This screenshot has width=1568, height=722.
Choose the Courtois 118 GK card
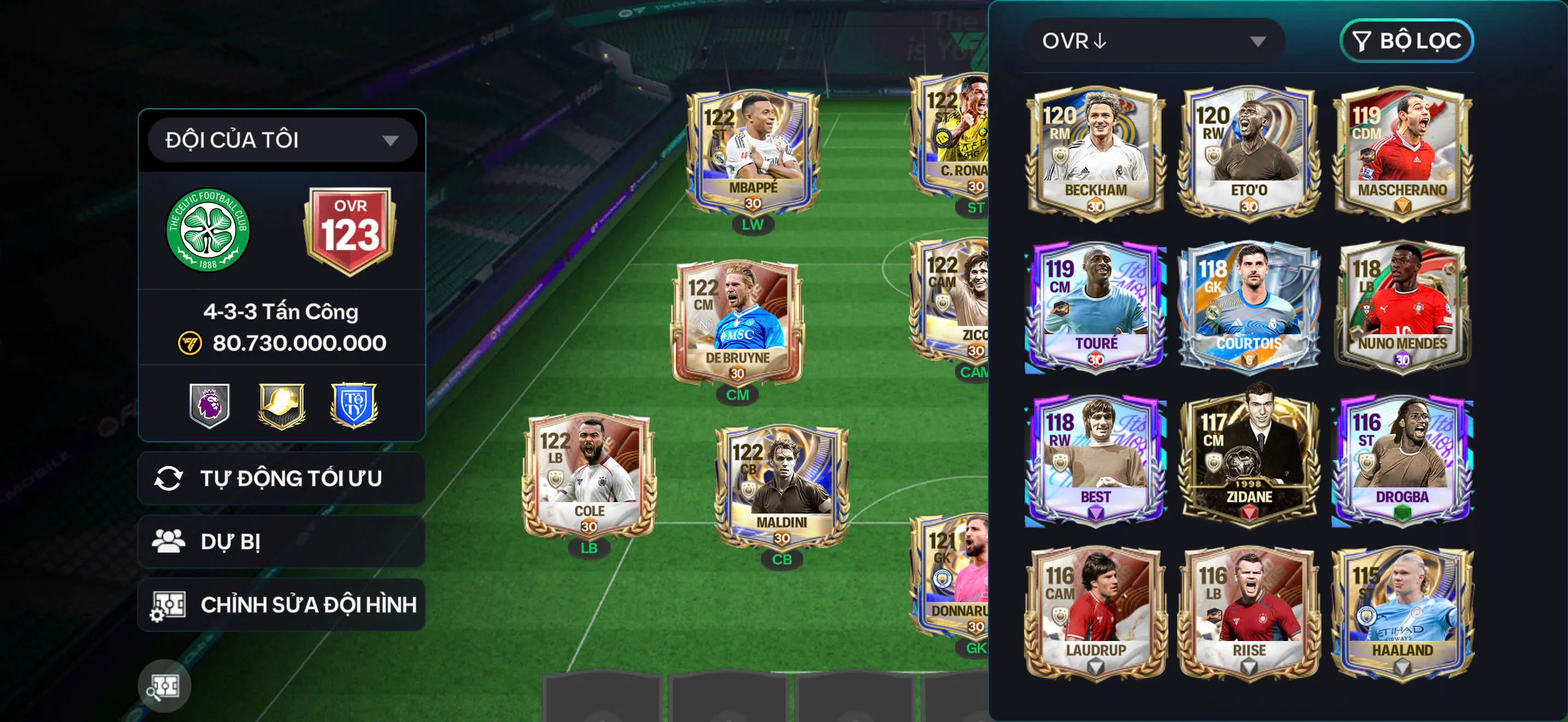coord(1249,306)
